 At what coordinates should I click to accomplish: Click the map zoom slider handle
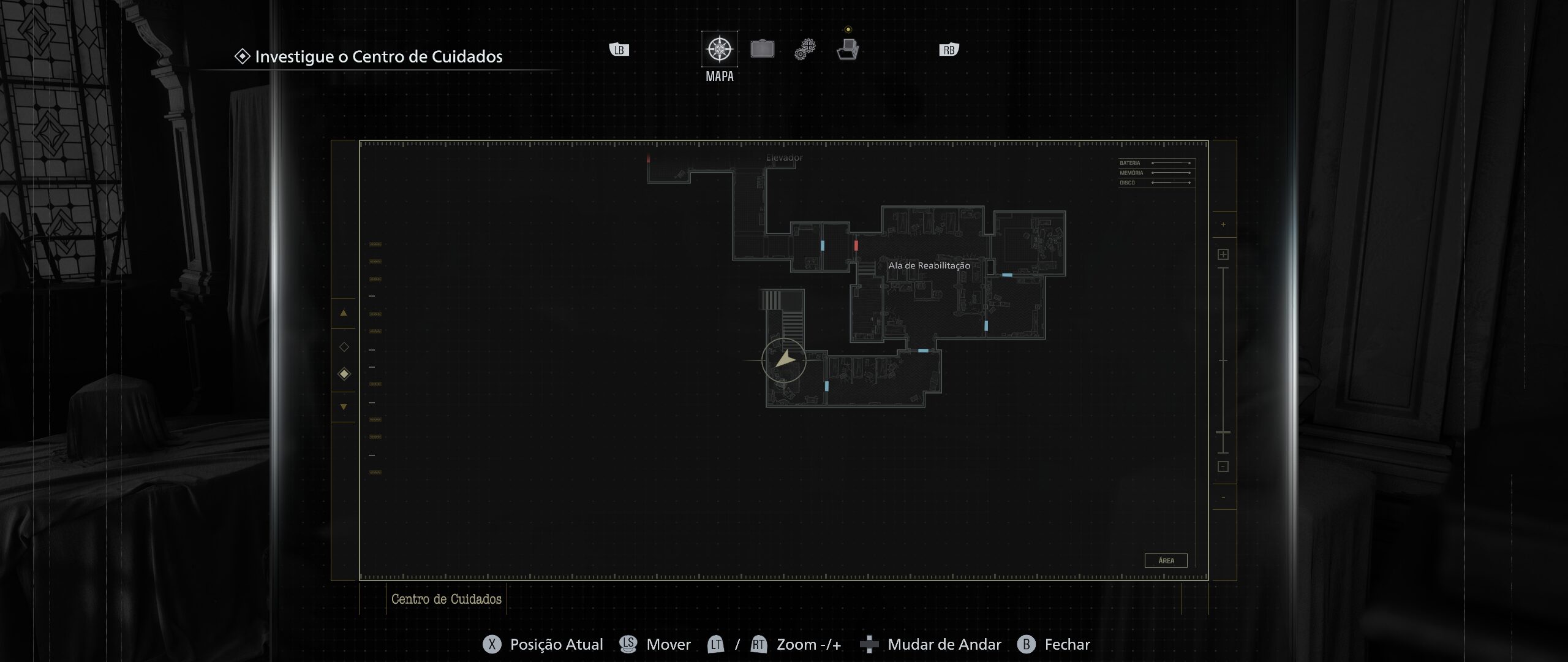click(1223, 433)
